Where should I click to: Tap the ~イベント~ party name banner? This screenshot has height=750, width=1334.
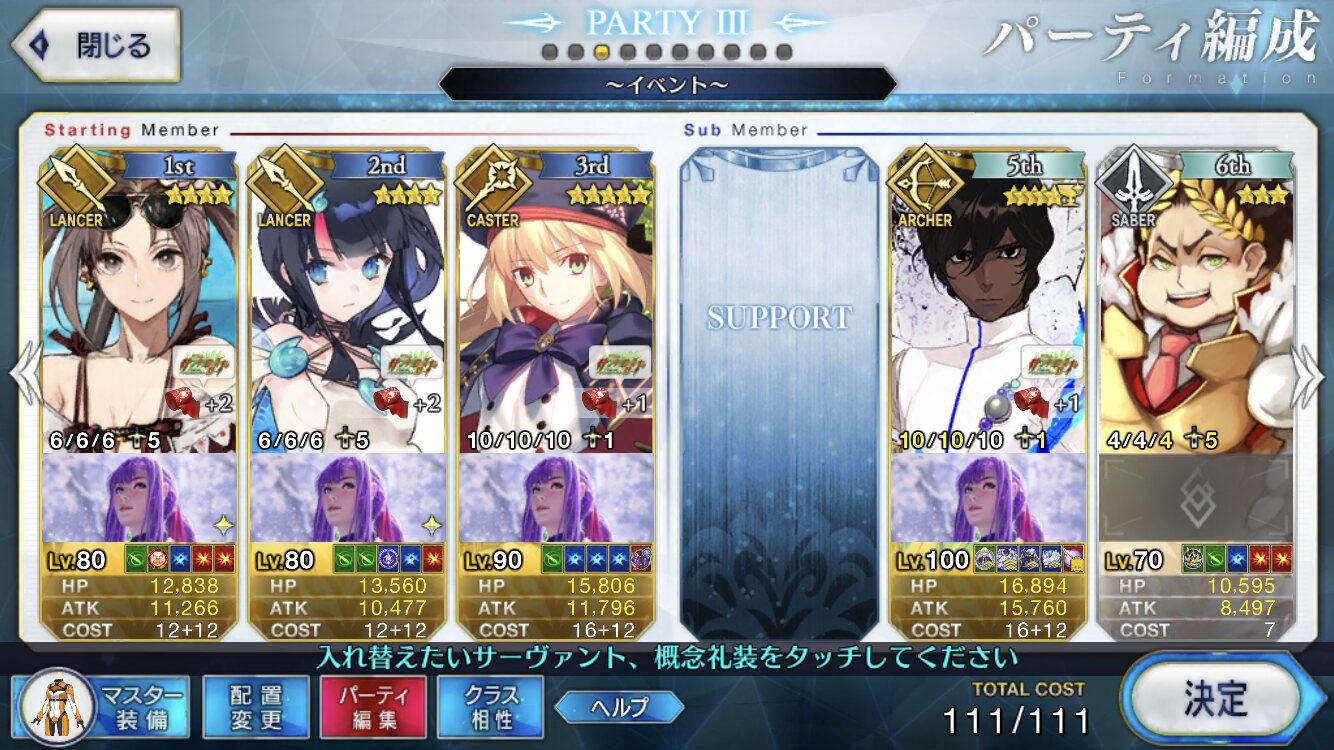point(667,84)
